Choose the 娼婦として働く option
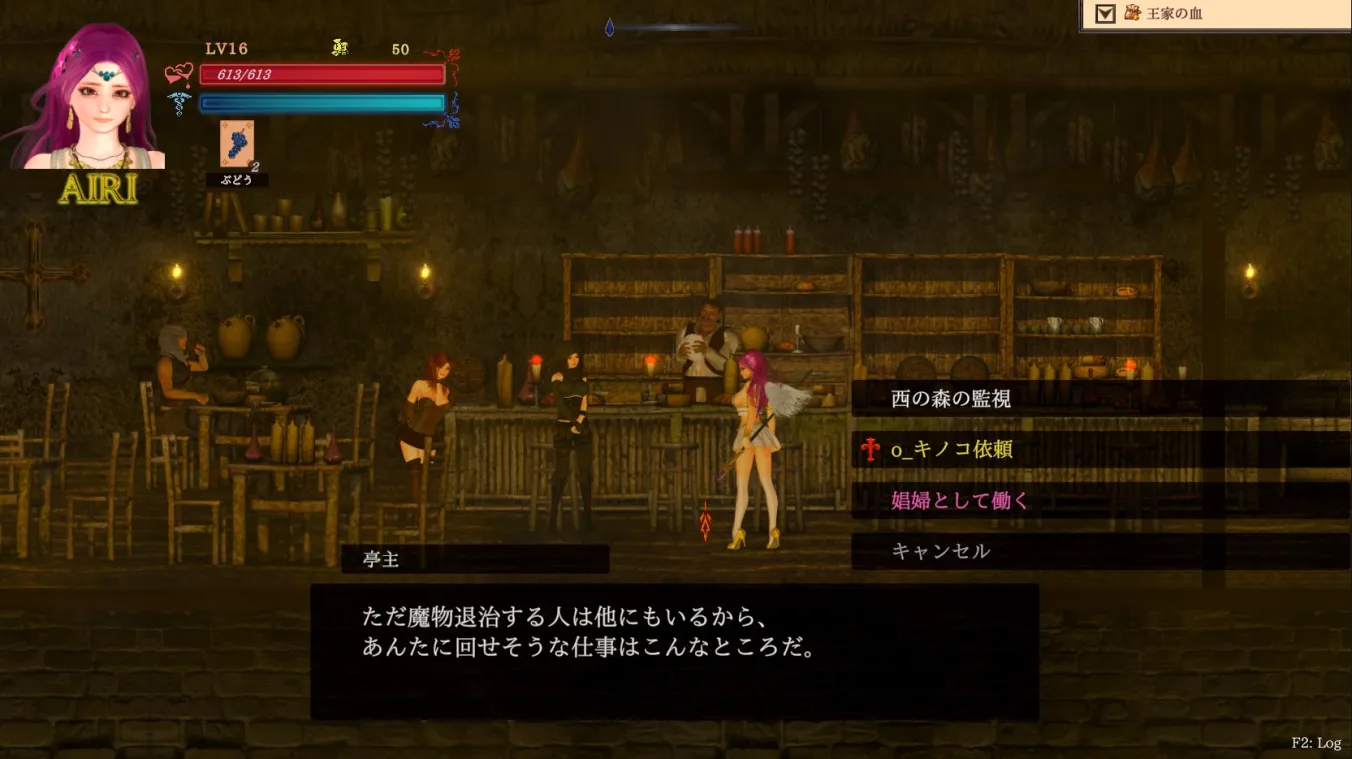This screenshot has width=1352, height=759. [960, 501]
